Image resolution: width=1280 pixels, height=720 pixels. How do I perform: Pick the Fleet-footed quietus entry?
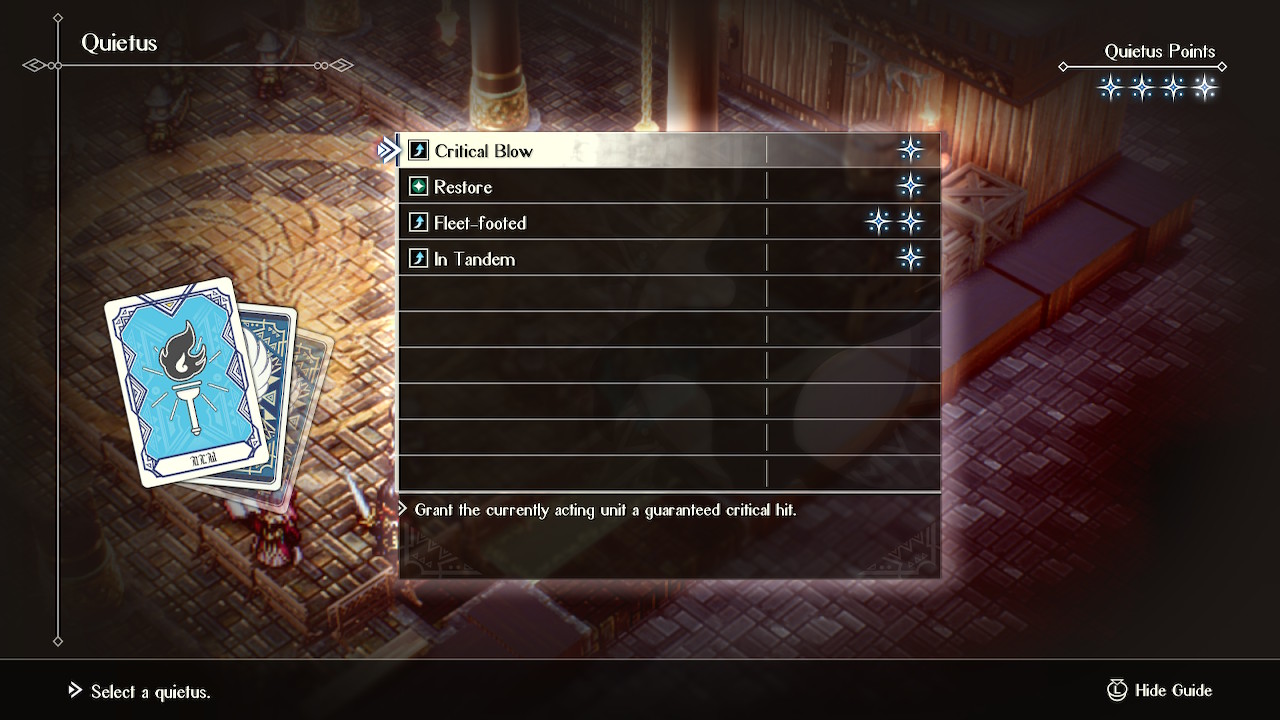[480, 223]
